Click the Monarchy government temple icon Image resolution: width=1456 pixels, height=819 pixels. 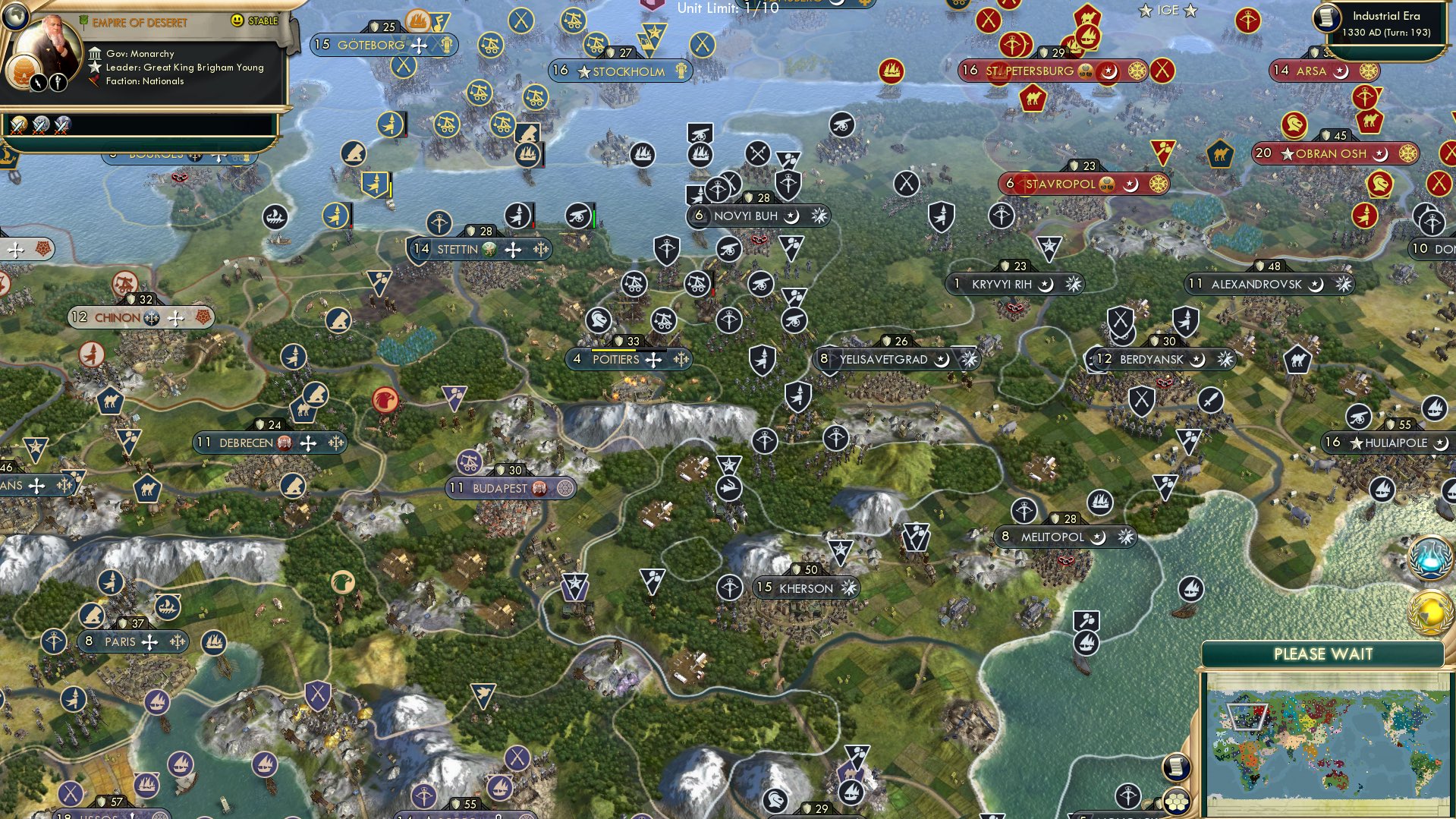tap(94, 53)
